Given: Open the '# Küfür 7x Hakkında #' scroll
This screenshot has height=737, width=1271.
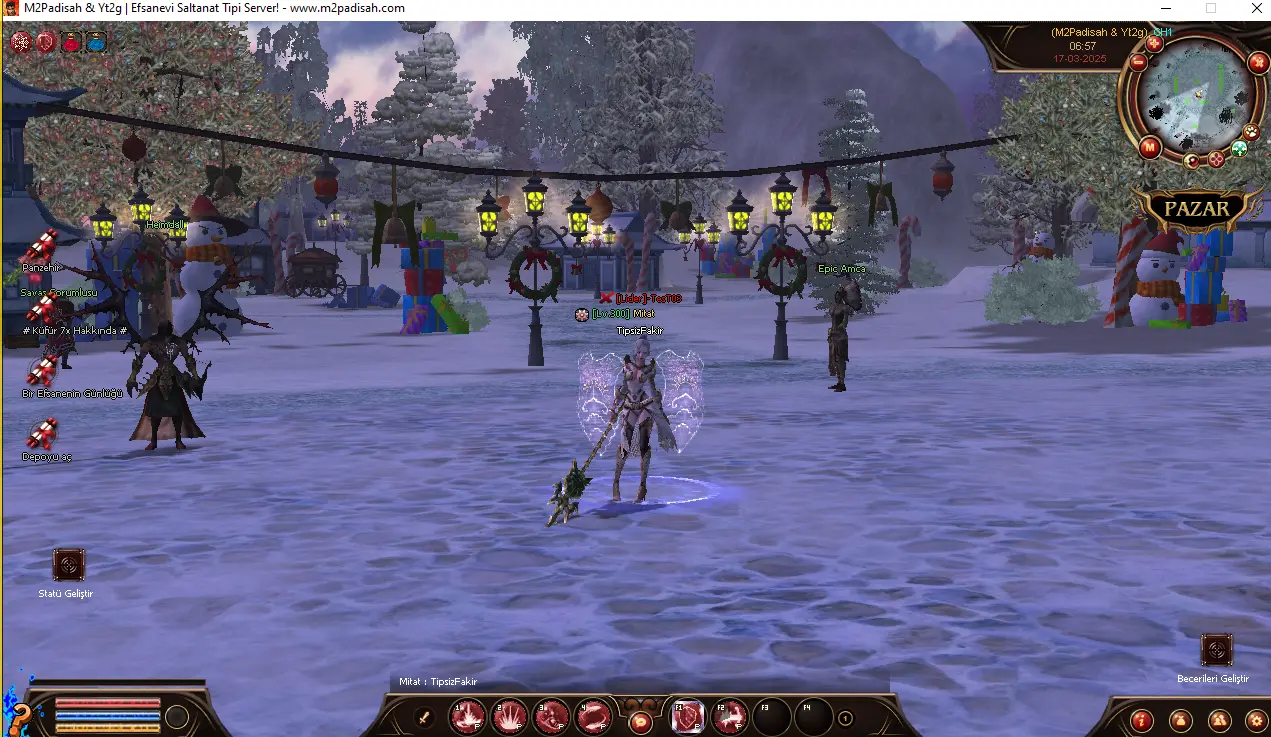Looking at the screenshot, I should coord(42,308).
